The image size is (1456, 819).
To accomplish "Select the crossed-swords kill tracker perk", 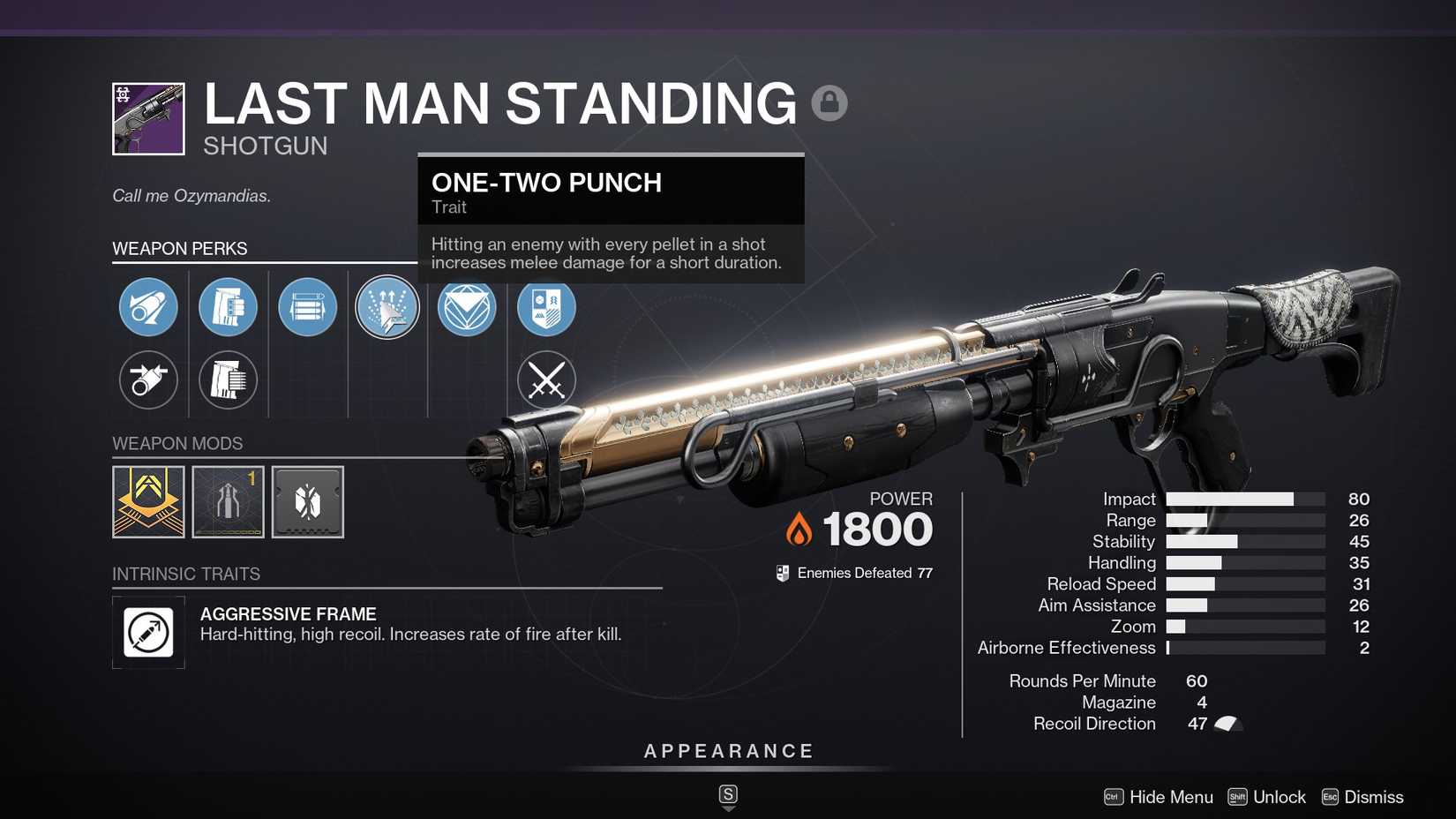I will 545,380.
